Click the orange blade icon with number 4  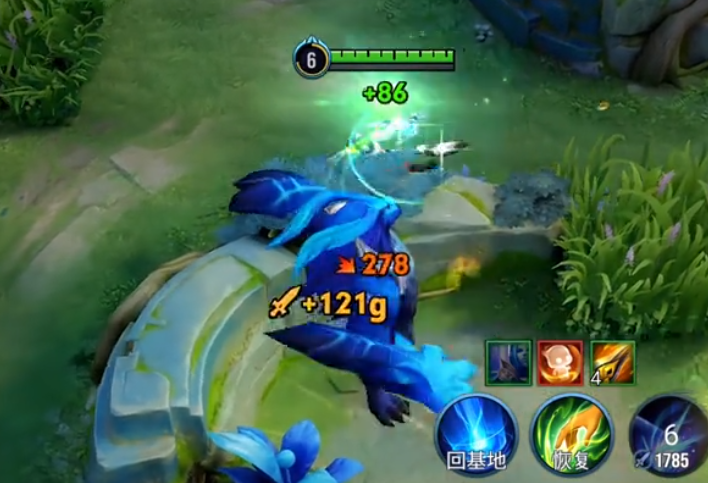point(610,360)
